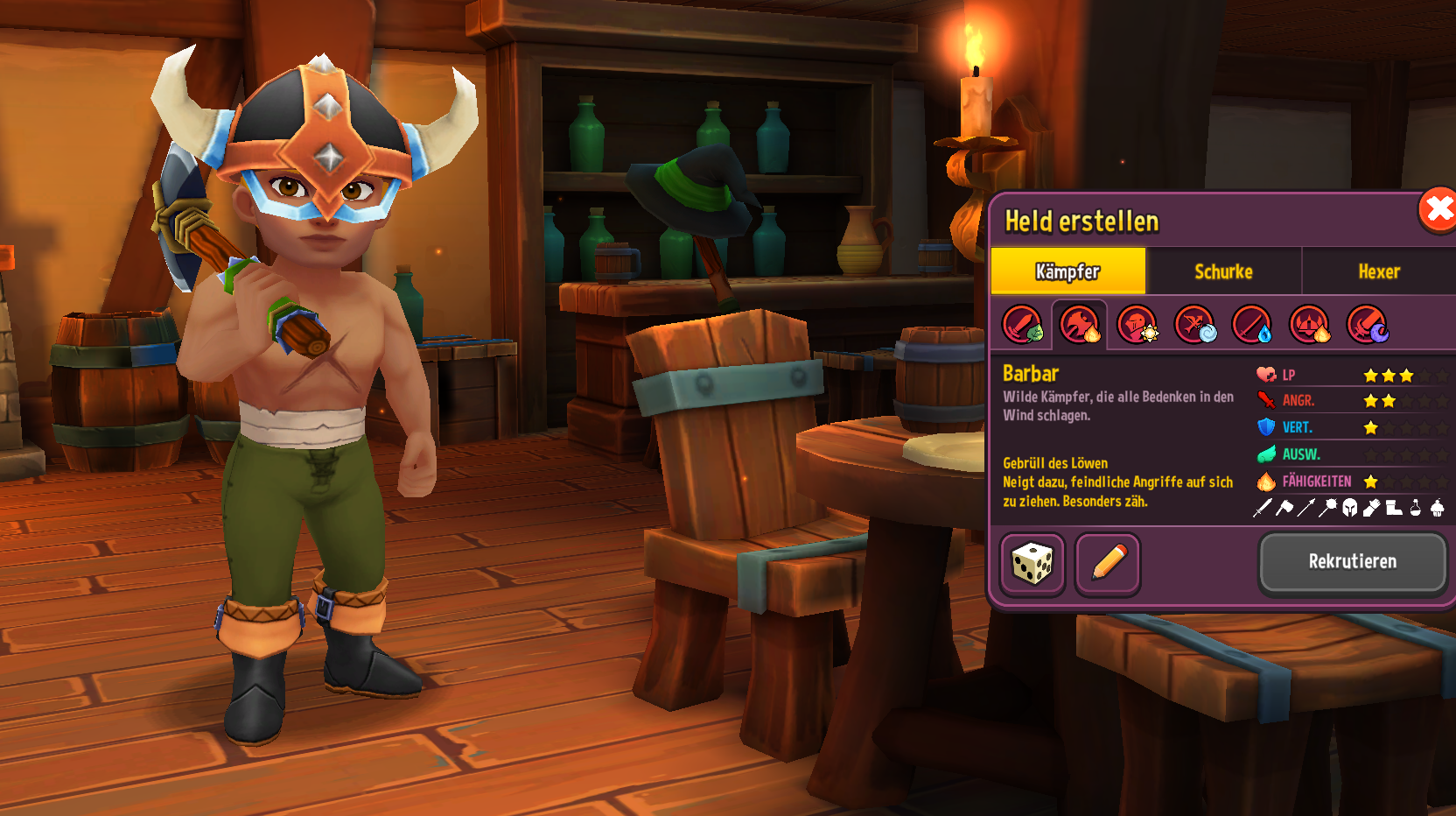Switch to the Schurke tab
The image size is (1456, 816).
pyautogui.click(x=1223, y=271)
